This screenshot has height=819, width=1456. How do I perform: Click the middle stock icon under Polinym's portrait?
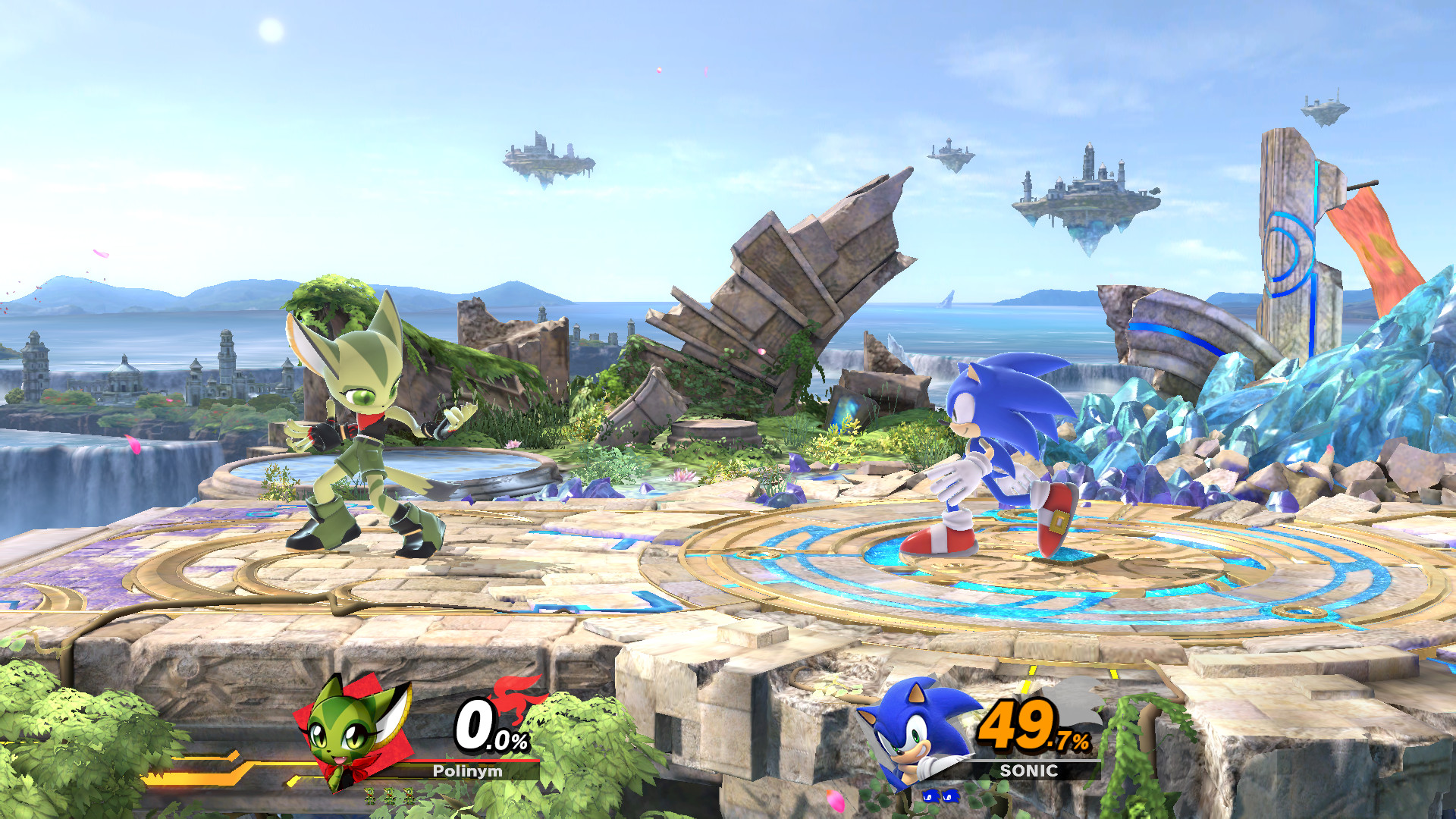388,795
